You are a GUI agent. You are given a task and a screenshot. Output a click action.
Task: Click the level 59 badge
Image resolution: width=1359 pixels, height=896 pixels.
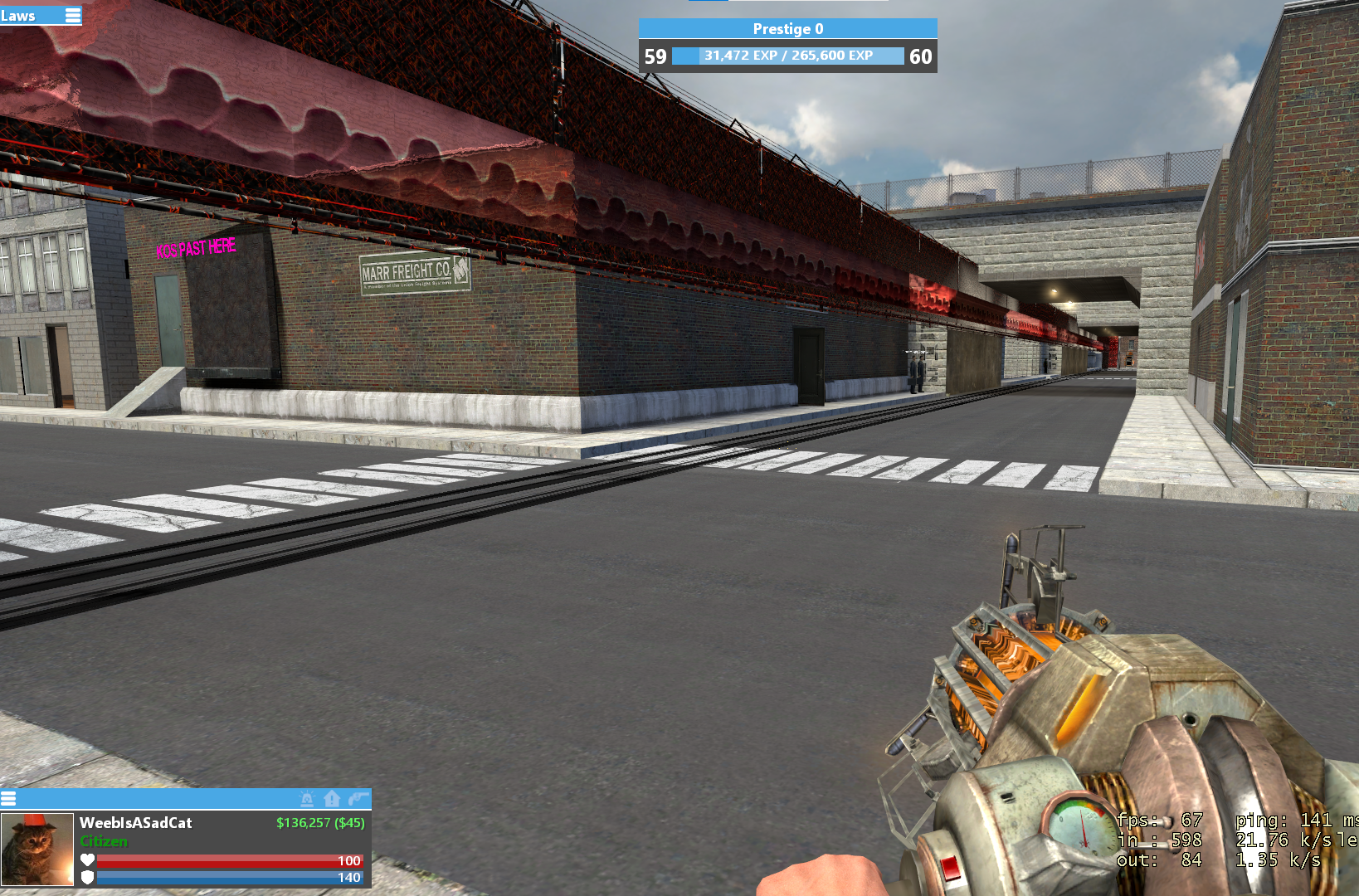tap(655, 56)
